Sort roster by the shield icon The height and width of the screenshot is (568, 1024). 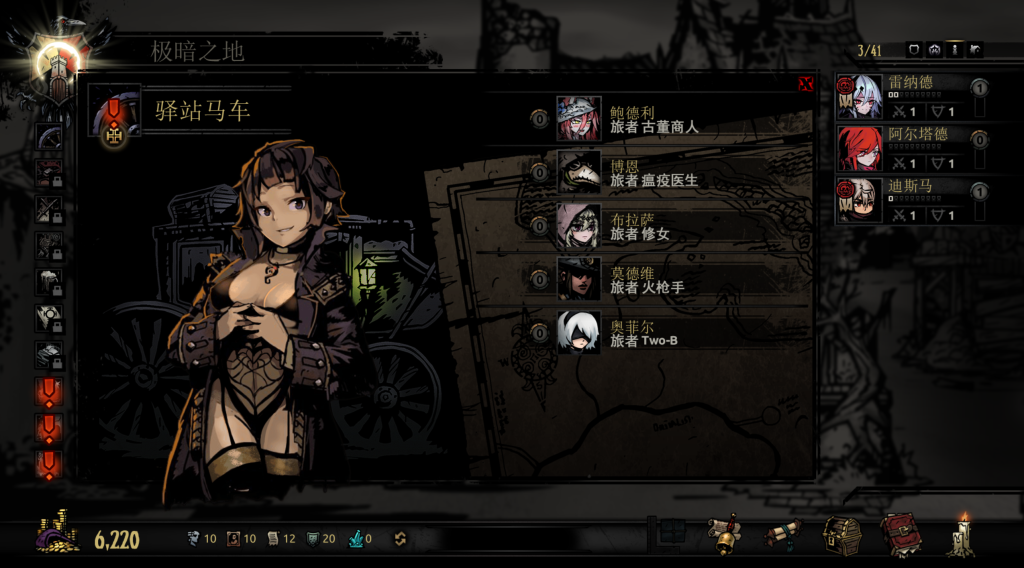[913, 49]
